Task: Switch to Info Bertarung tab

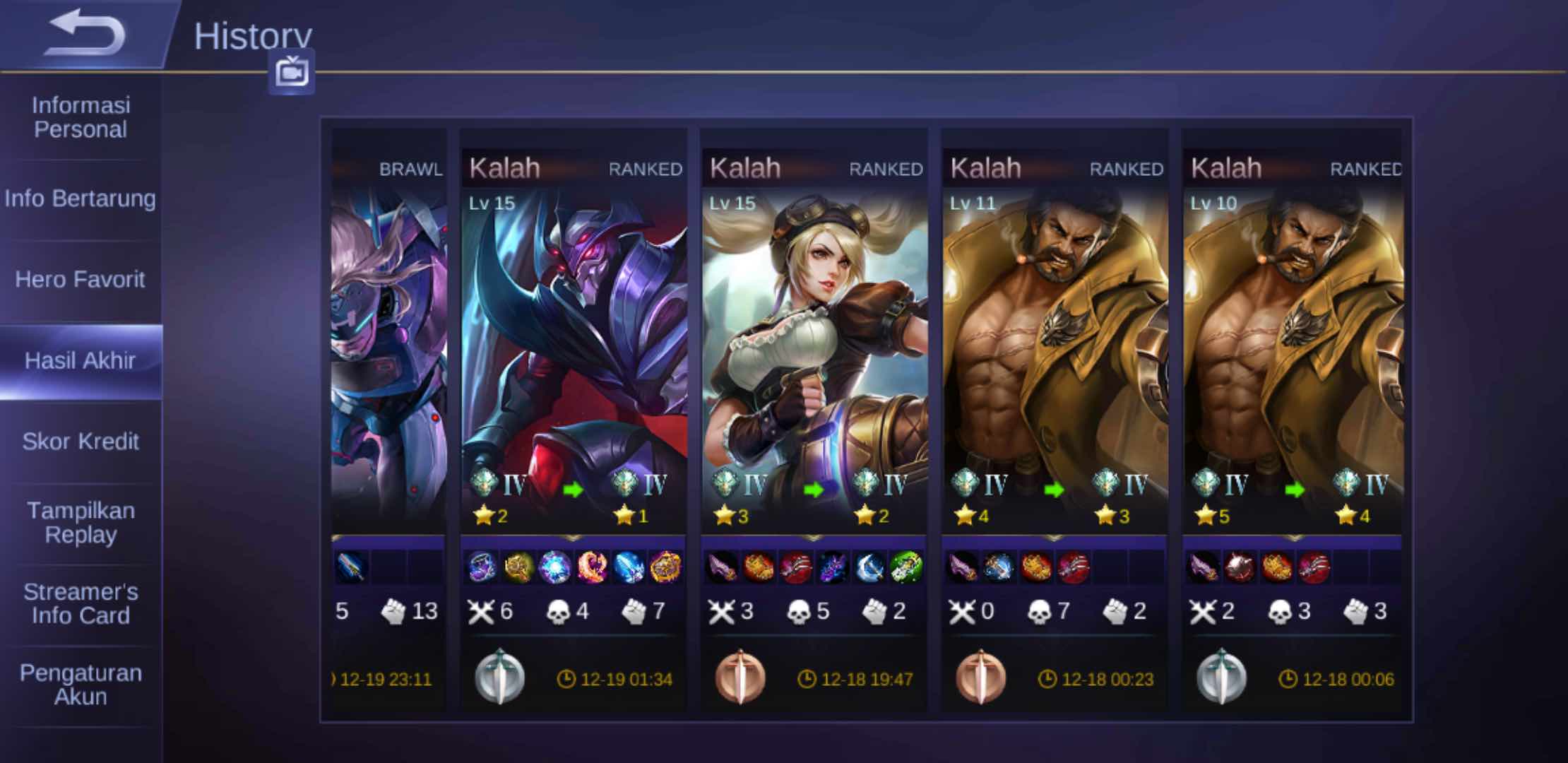Action: [x=81, y=199]
